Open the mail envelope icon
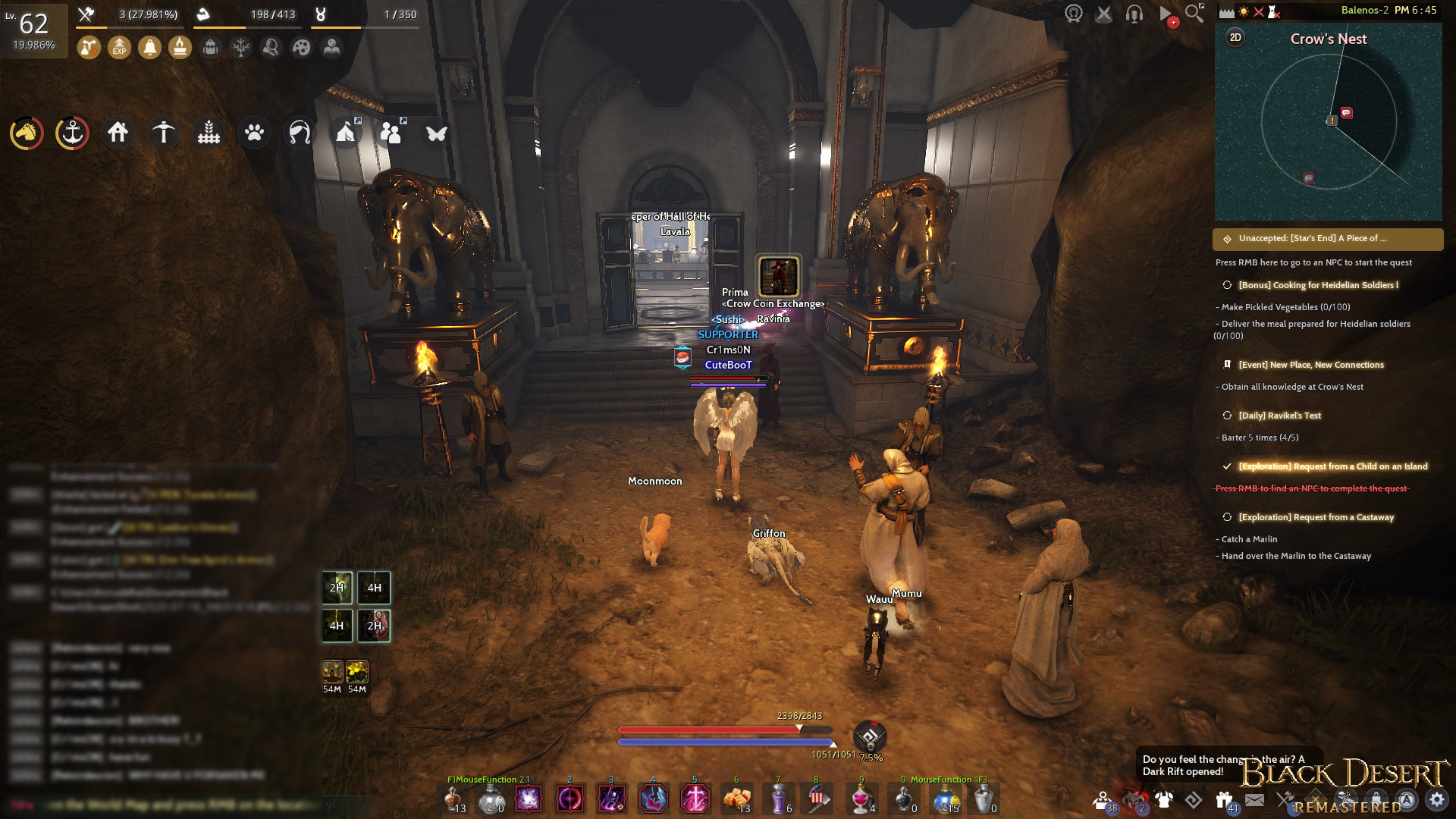Screen dimensions: 1456x819 click(1256, 799)
